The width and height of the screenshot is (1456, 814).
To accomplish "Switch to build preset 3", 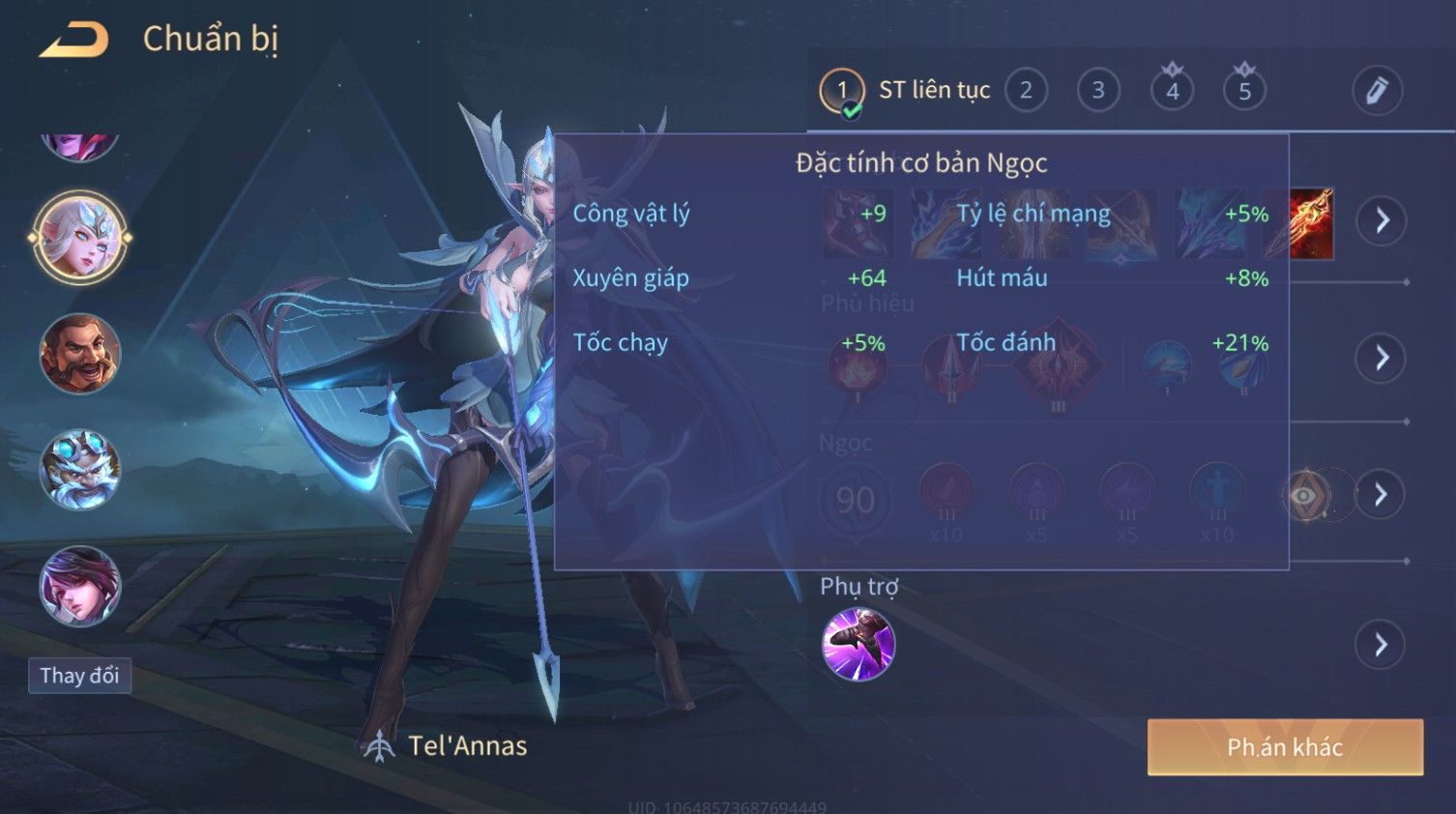I will point(1098,91).
